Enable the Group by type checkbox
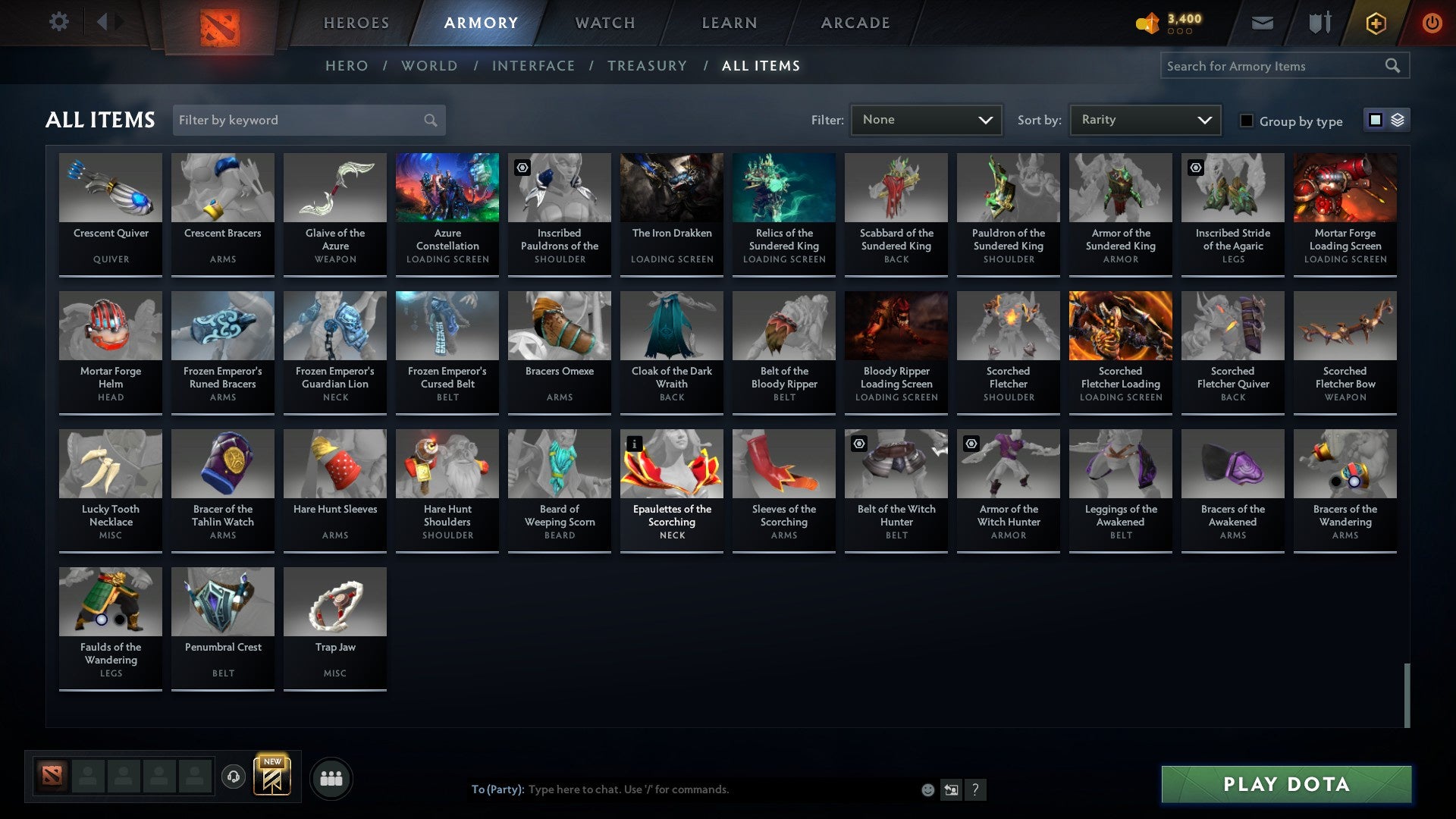The width and height of the screenshot is (1456, 819). [1247, 121]
